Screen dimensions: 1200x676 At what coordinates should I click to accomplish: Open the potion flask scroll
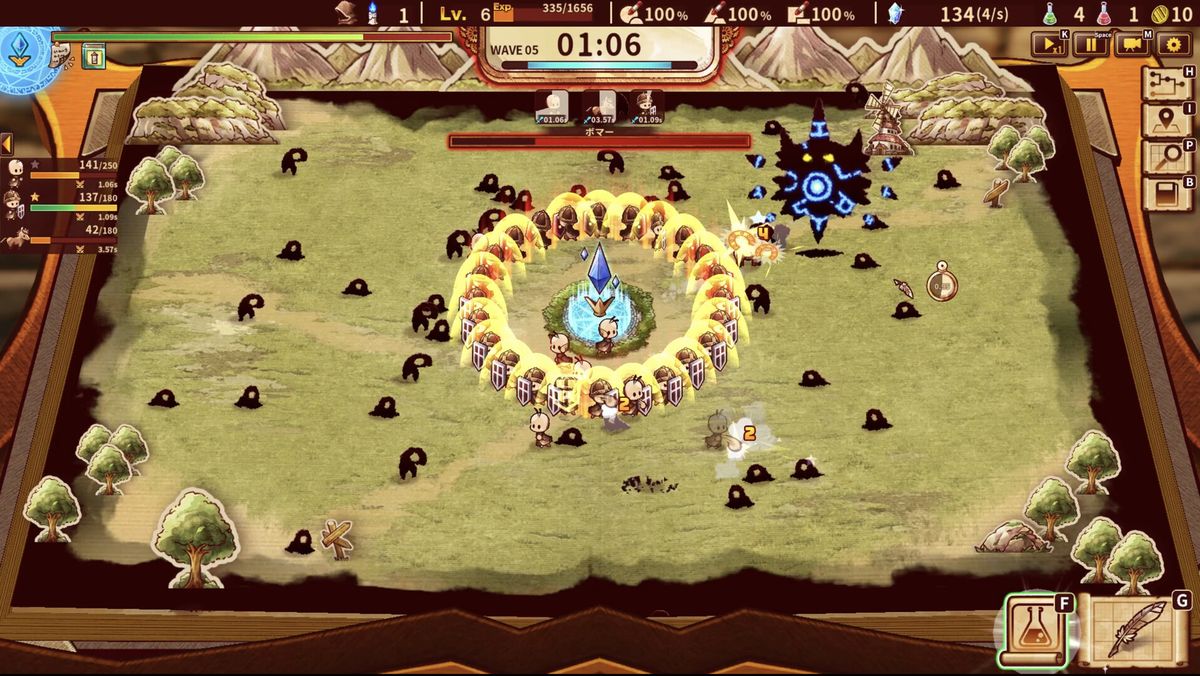coord(1032,630)
